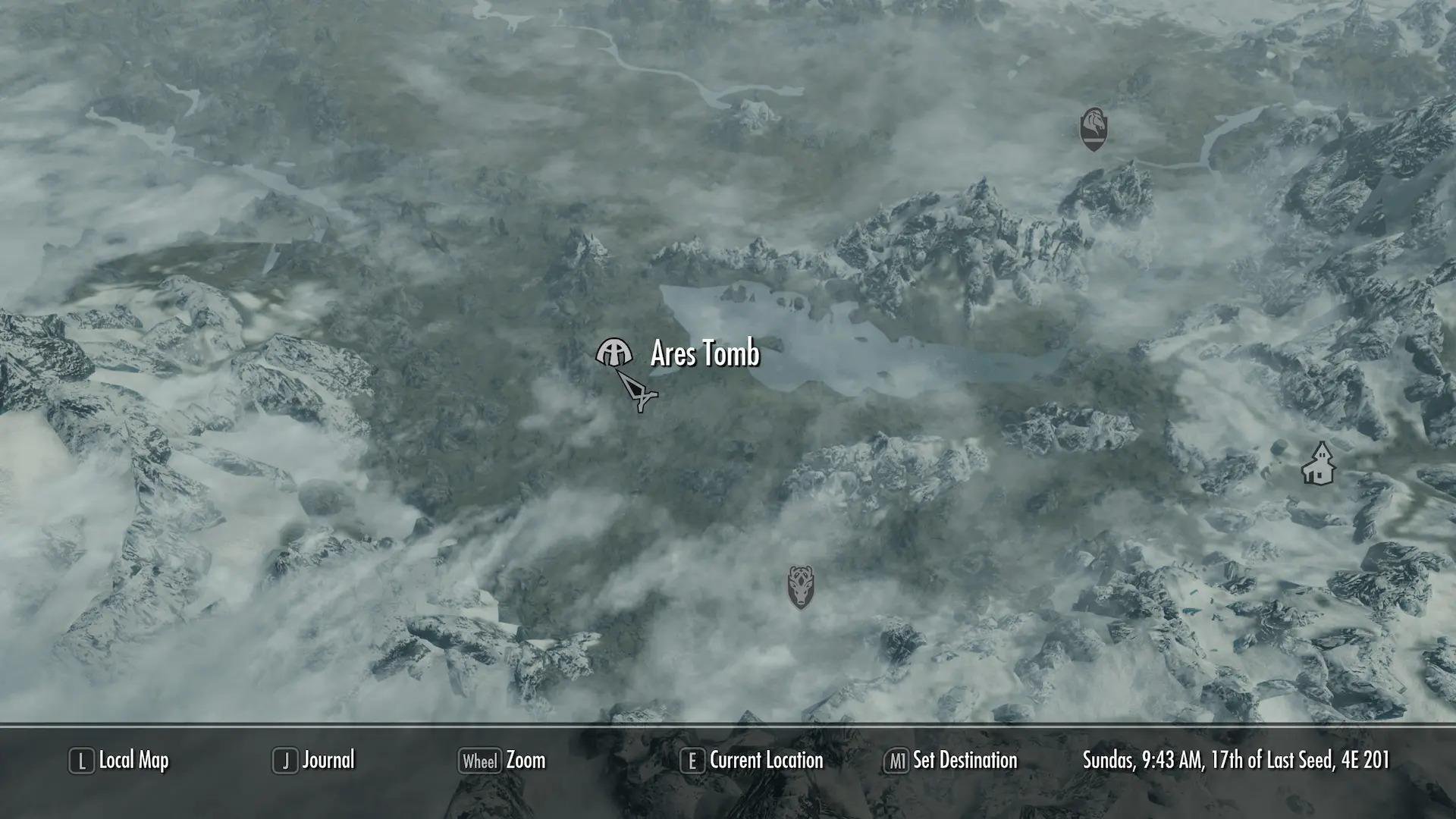Click the J key icon for Journal
The image size is (1456, 819).
(286, 759)
